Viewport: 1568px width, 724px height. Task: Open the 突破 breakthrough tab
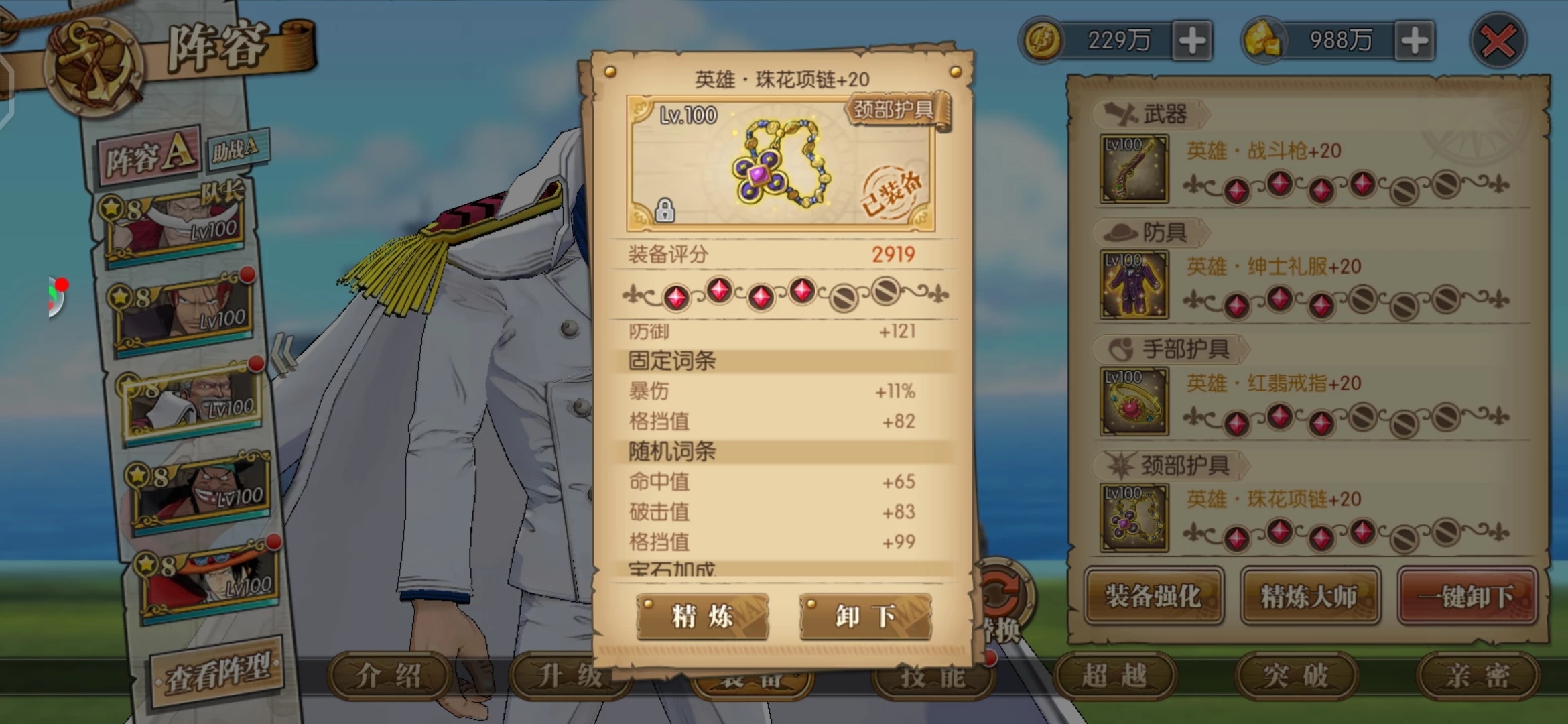click(x=1295, y=676)
